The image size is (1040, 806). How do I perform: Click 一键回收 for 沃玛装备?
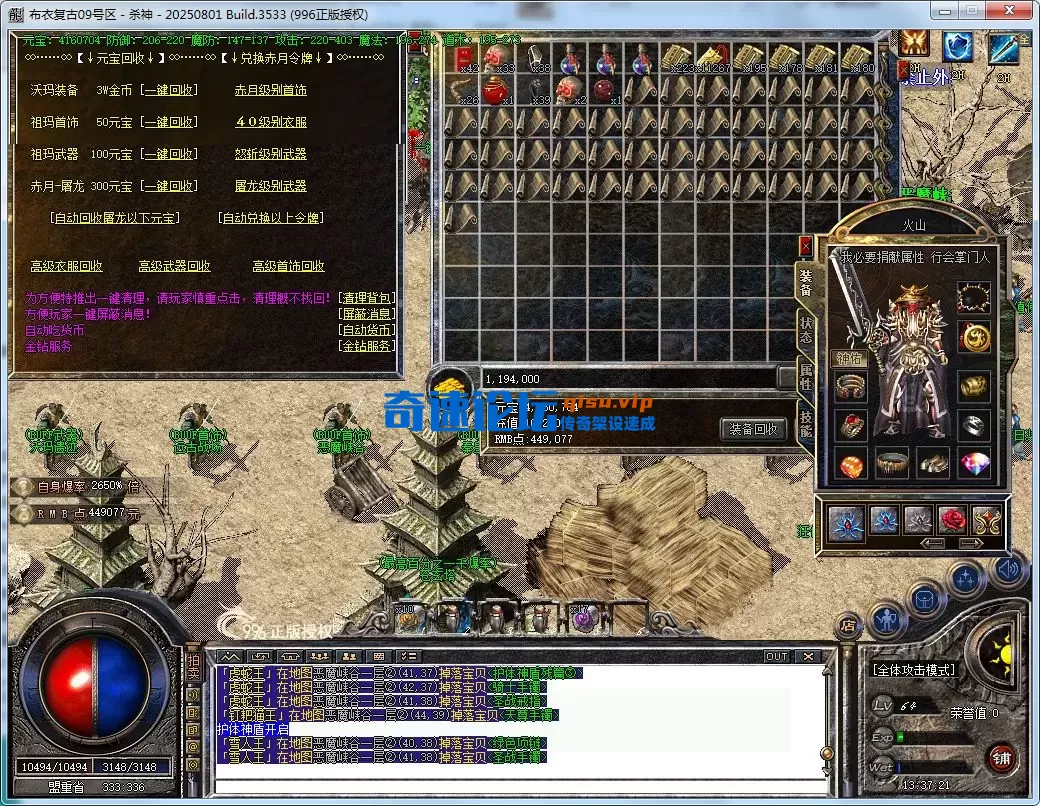[168, 90]
